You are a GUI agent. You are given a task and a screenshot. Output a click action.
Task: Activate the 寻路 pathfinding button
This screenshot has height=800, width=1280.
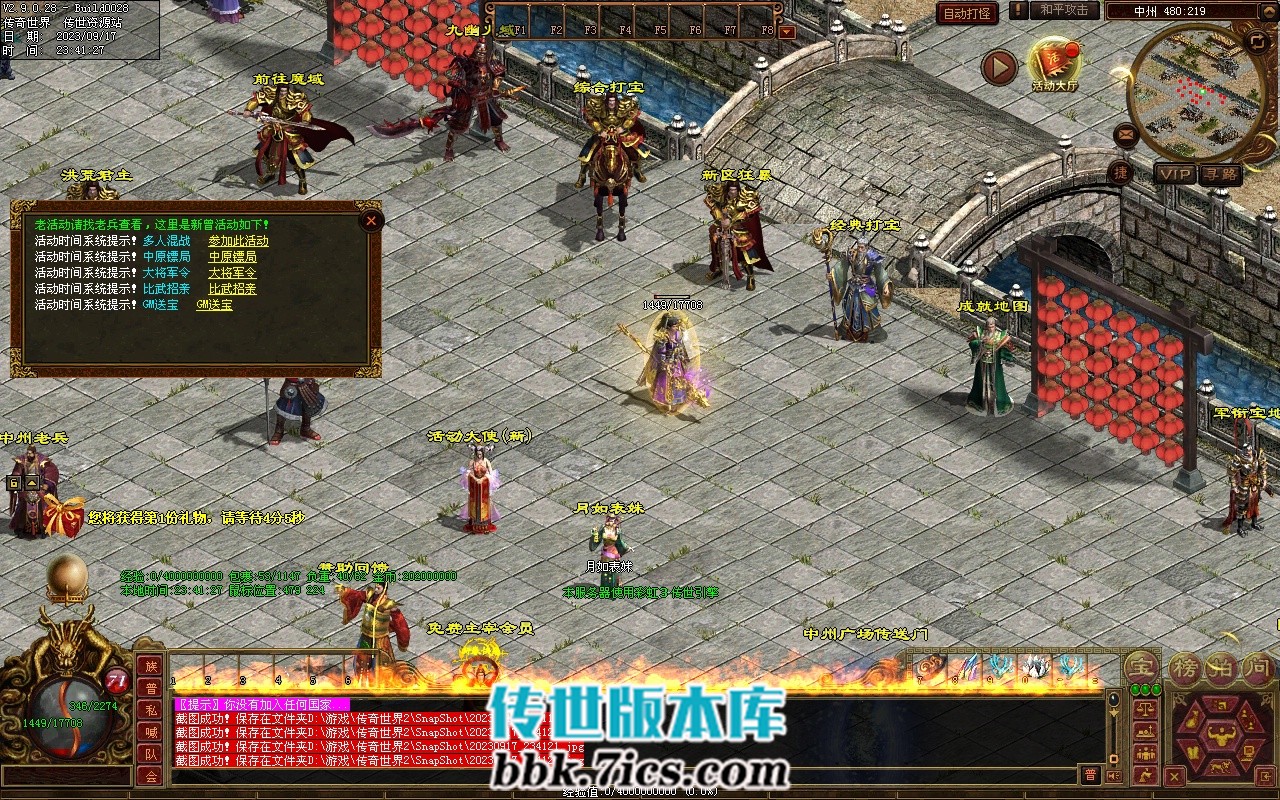click(x=1221, y=174)
